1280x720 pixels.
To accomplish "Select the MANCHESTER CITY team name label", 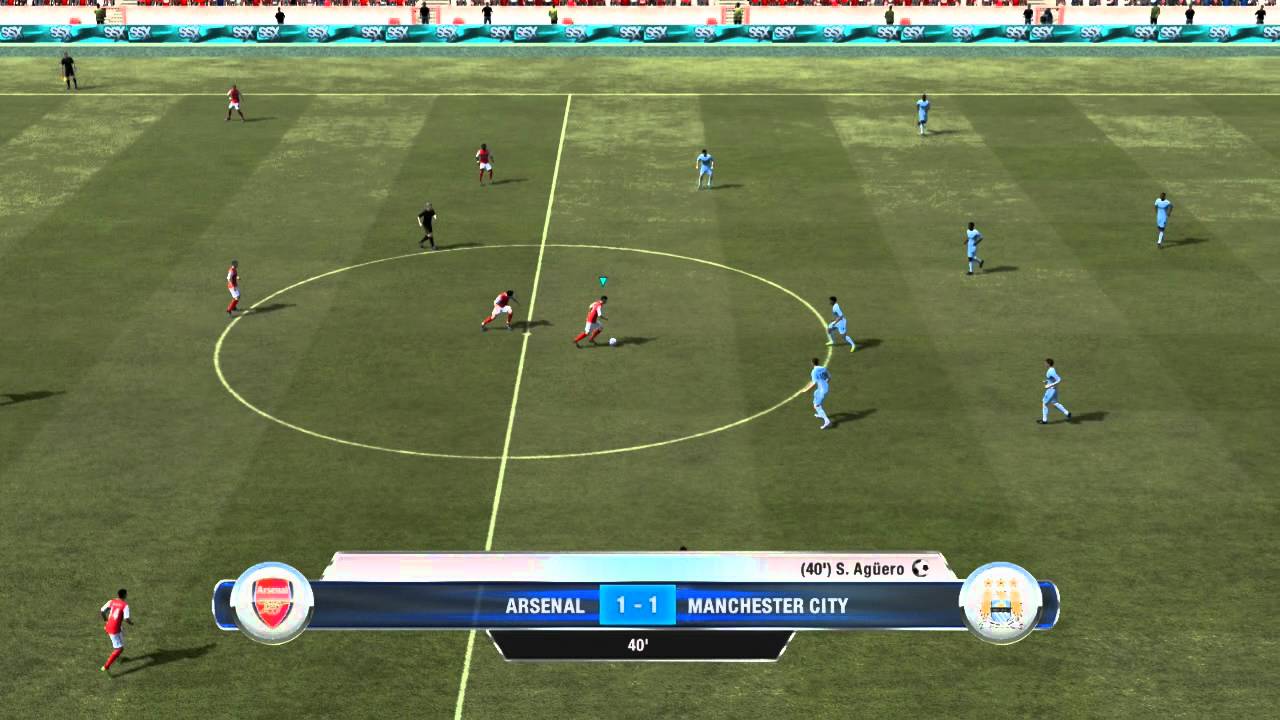I will [768, 606].
